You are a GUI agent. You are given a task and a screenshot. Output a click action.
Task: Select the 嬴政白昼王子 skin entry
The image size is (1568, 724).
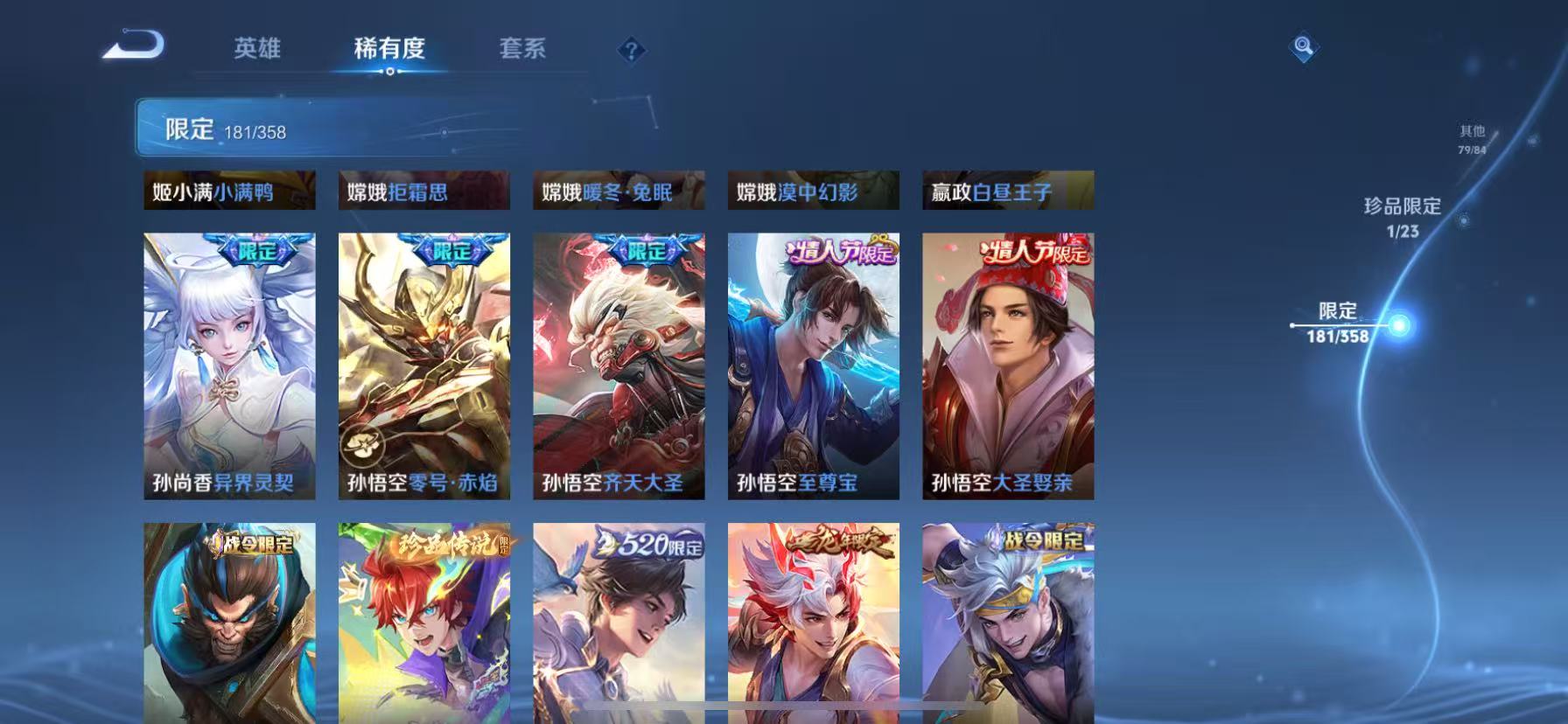(x=1007, y=191)
